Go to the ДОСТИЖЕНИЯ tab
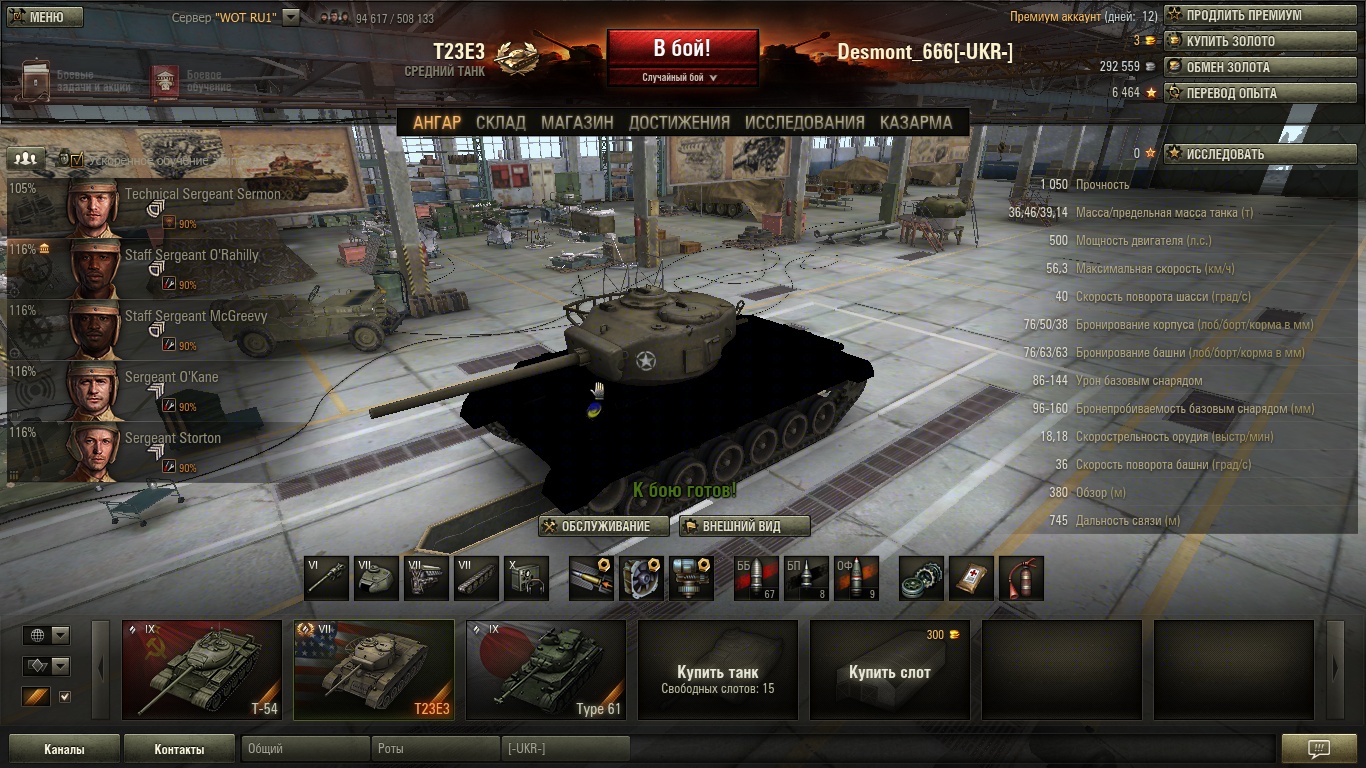This screenshot has height=768, width=1366. tap(679, 122)
